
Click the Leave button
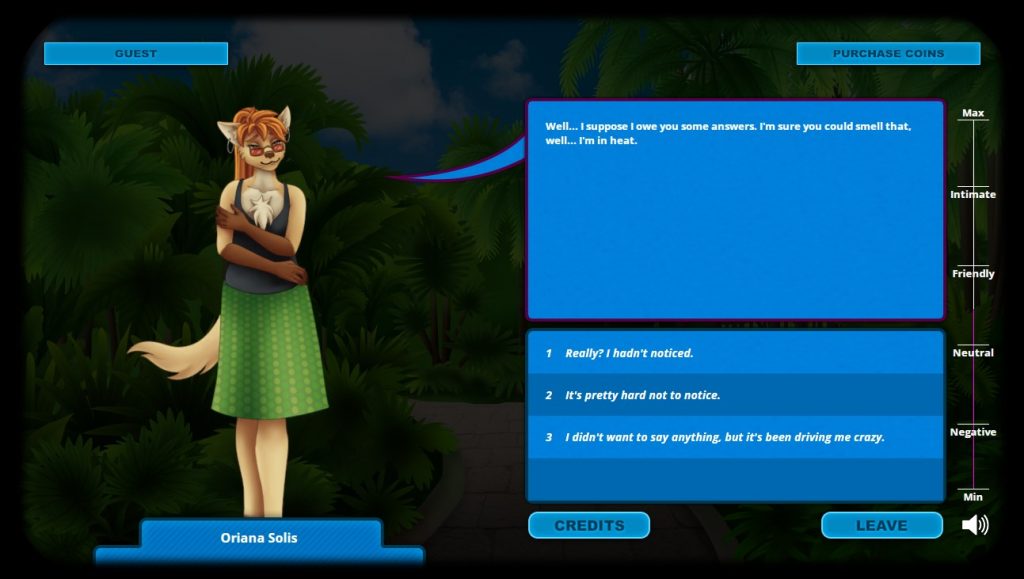click(x=881, y=525)
